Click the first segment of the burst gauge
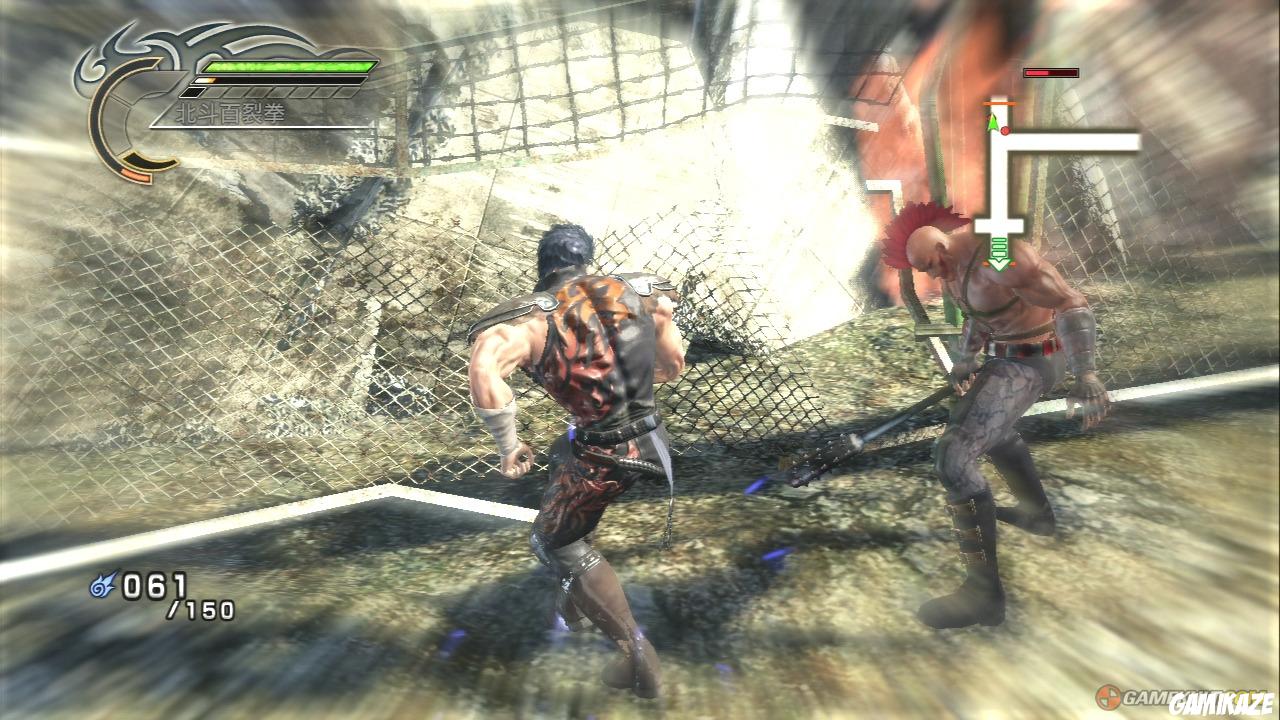1280x720 pixels. coord(193,91)
